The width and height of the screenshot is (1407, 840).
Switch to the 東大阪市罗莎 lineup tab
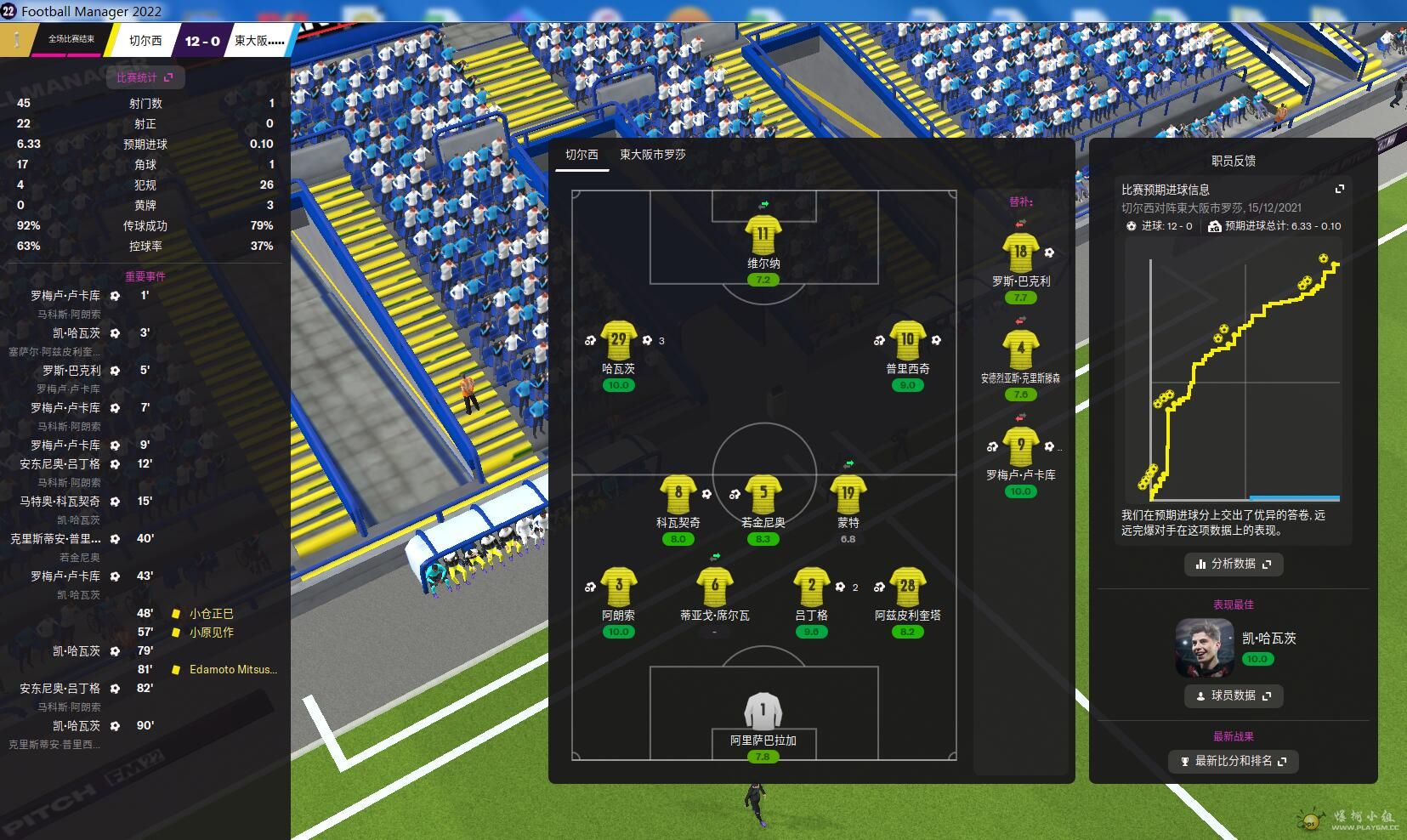pyautogui.click(x=652, y=155)
